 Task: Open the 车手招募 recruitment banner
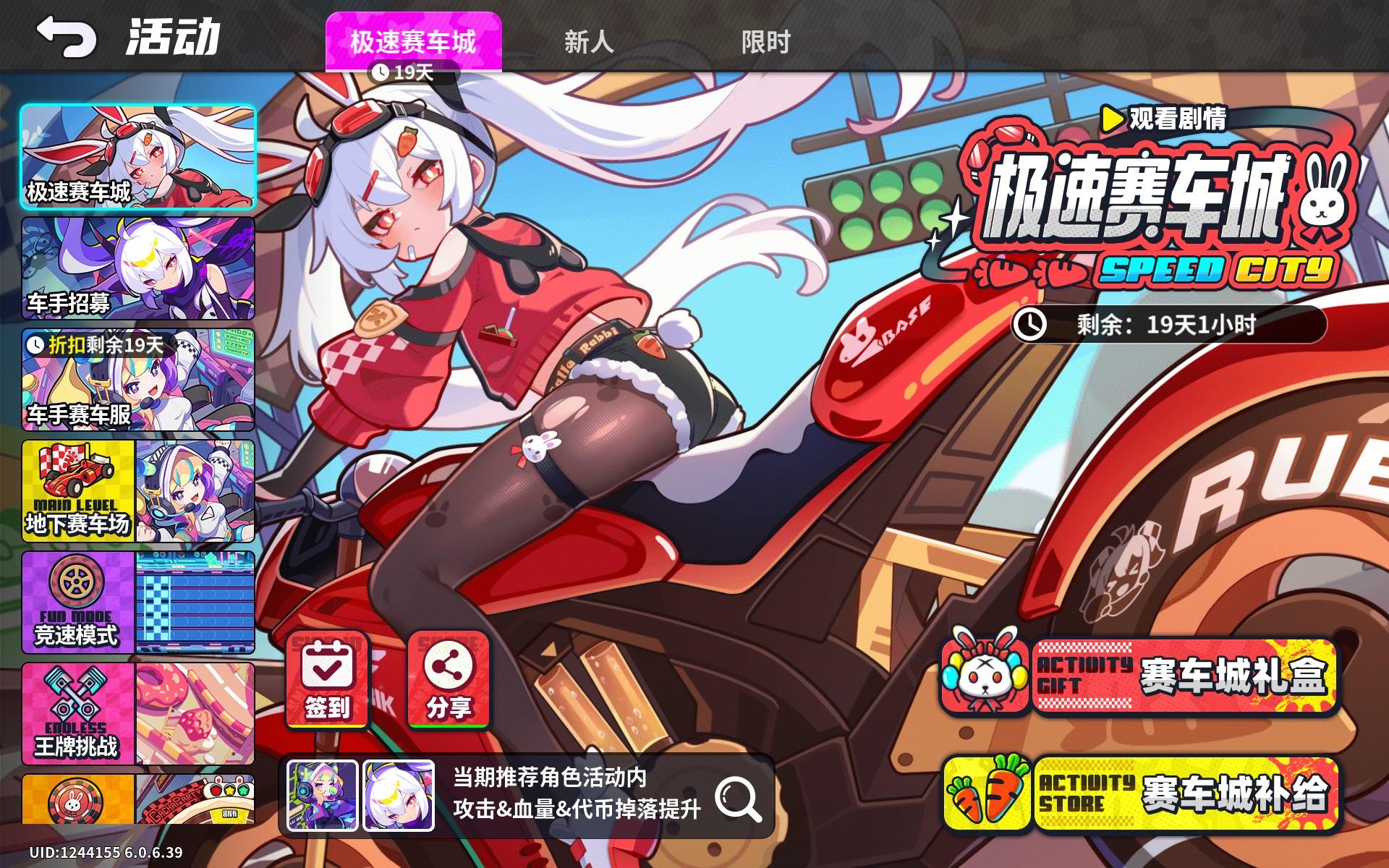137,268
